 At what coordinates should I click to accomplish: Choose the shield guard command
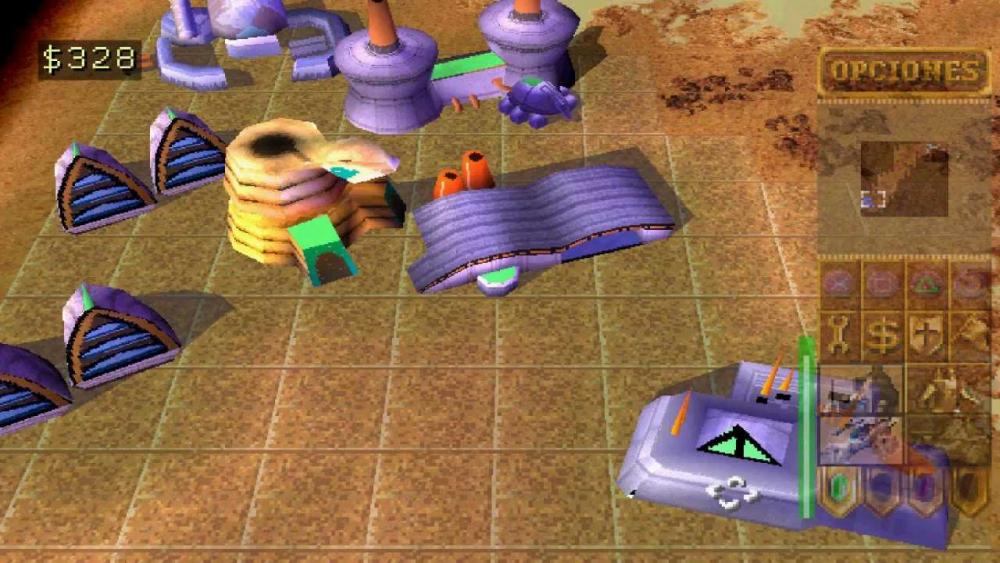click(926, 336)
